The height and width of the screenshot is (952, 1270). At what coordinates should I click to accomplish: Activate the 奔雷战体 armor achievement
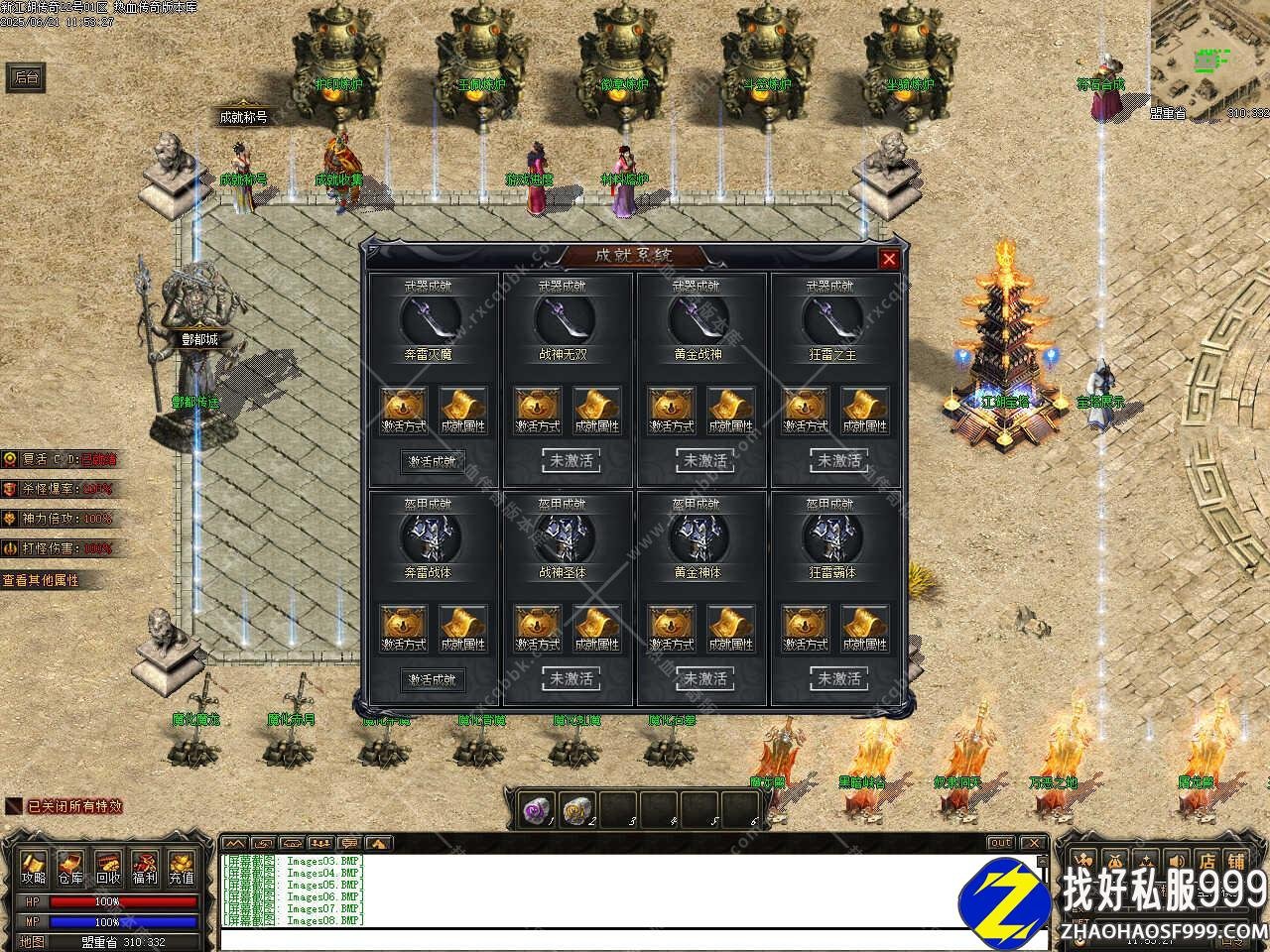[x=432, y=679]
